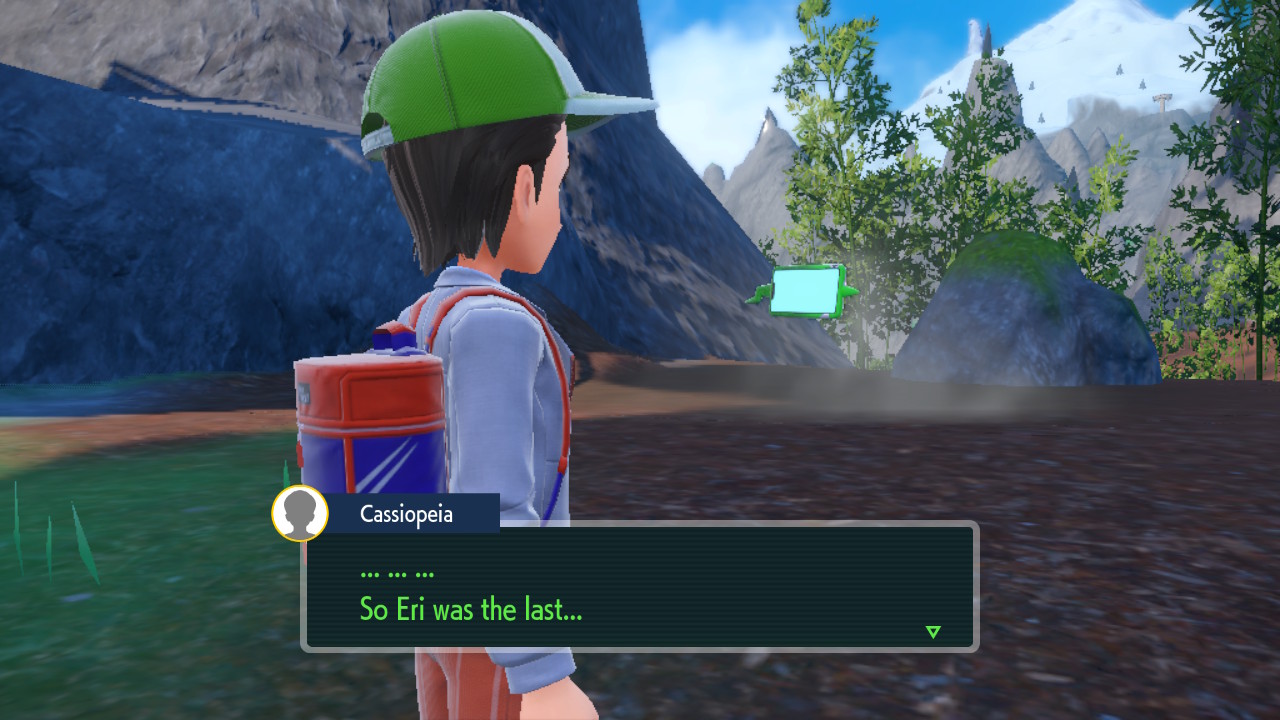This screenshot has height=720, width=1280.
Task: Click Cassiopeia's speaker portrait icon
Action: (300, 513)
